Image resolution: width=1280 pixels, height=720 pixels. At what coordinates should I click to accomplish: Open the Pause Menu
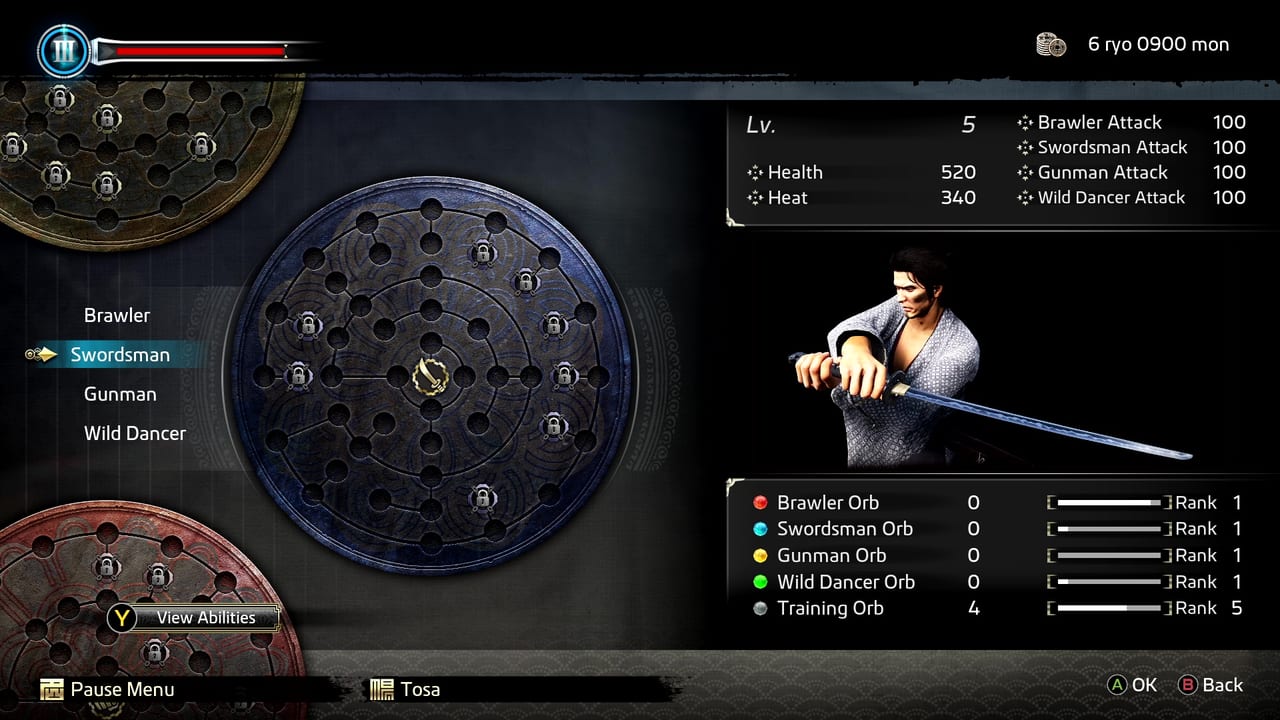click(x=122, y=689)
